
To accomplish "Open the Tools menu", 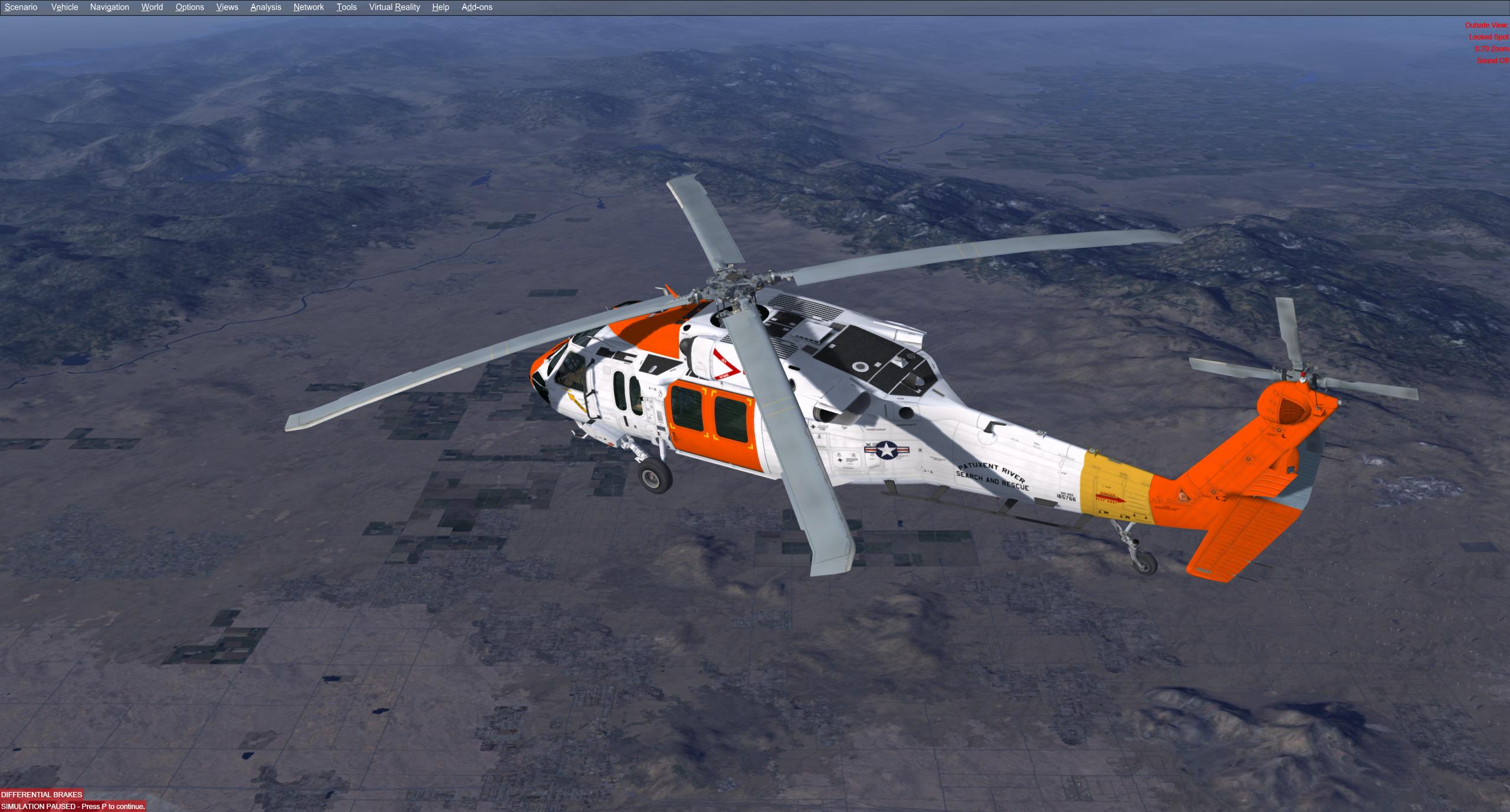I will (346, 7).
